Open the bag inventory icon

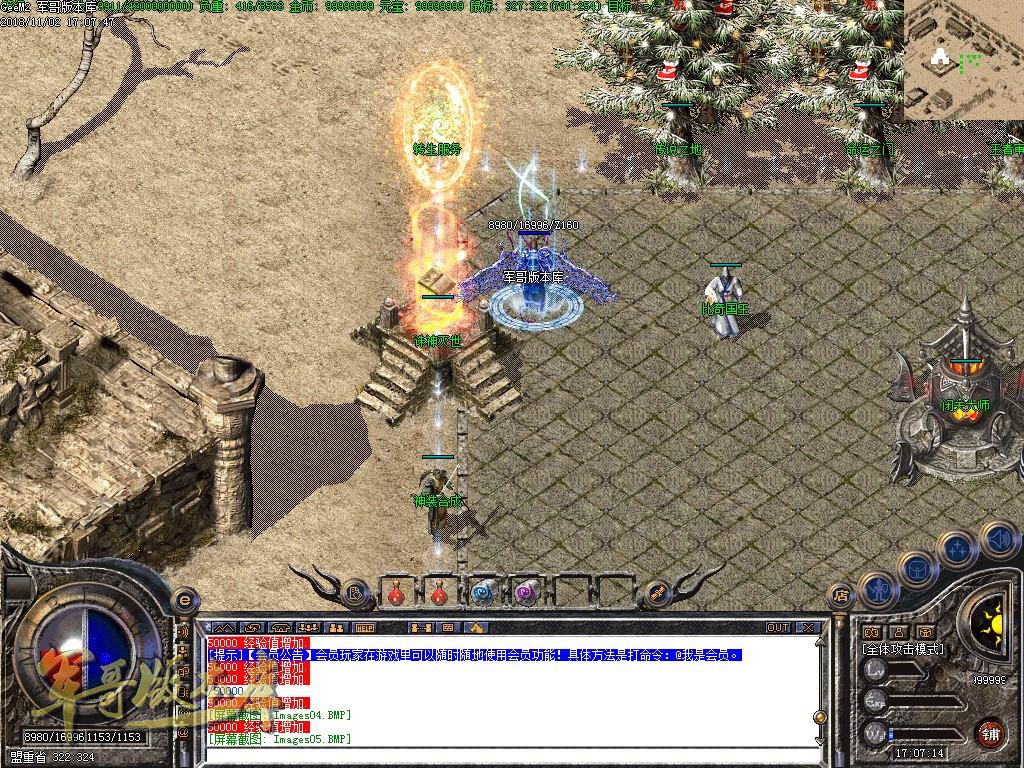(917, 569)
